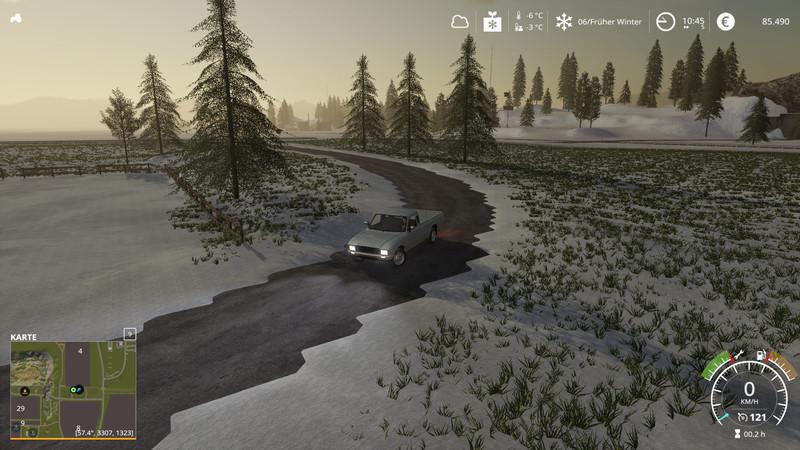Click the clock time icon

point(665,21)
